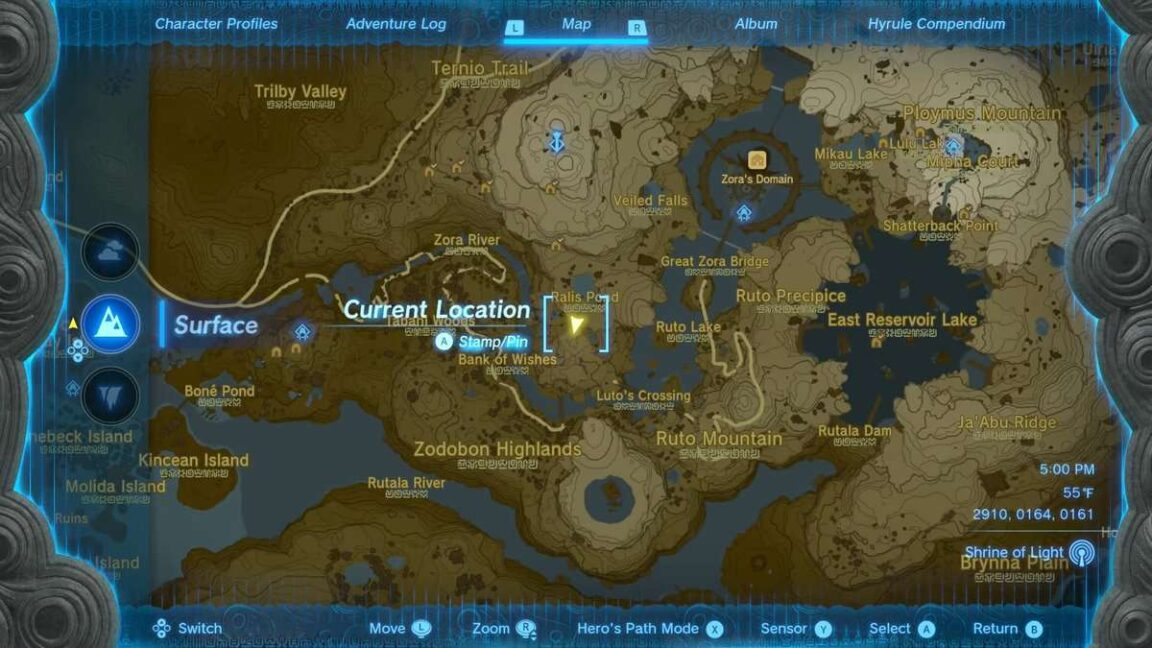The image size is (1152, 648).
Task: Select the yellow current location arrow
Action: (x=576, y=323)
